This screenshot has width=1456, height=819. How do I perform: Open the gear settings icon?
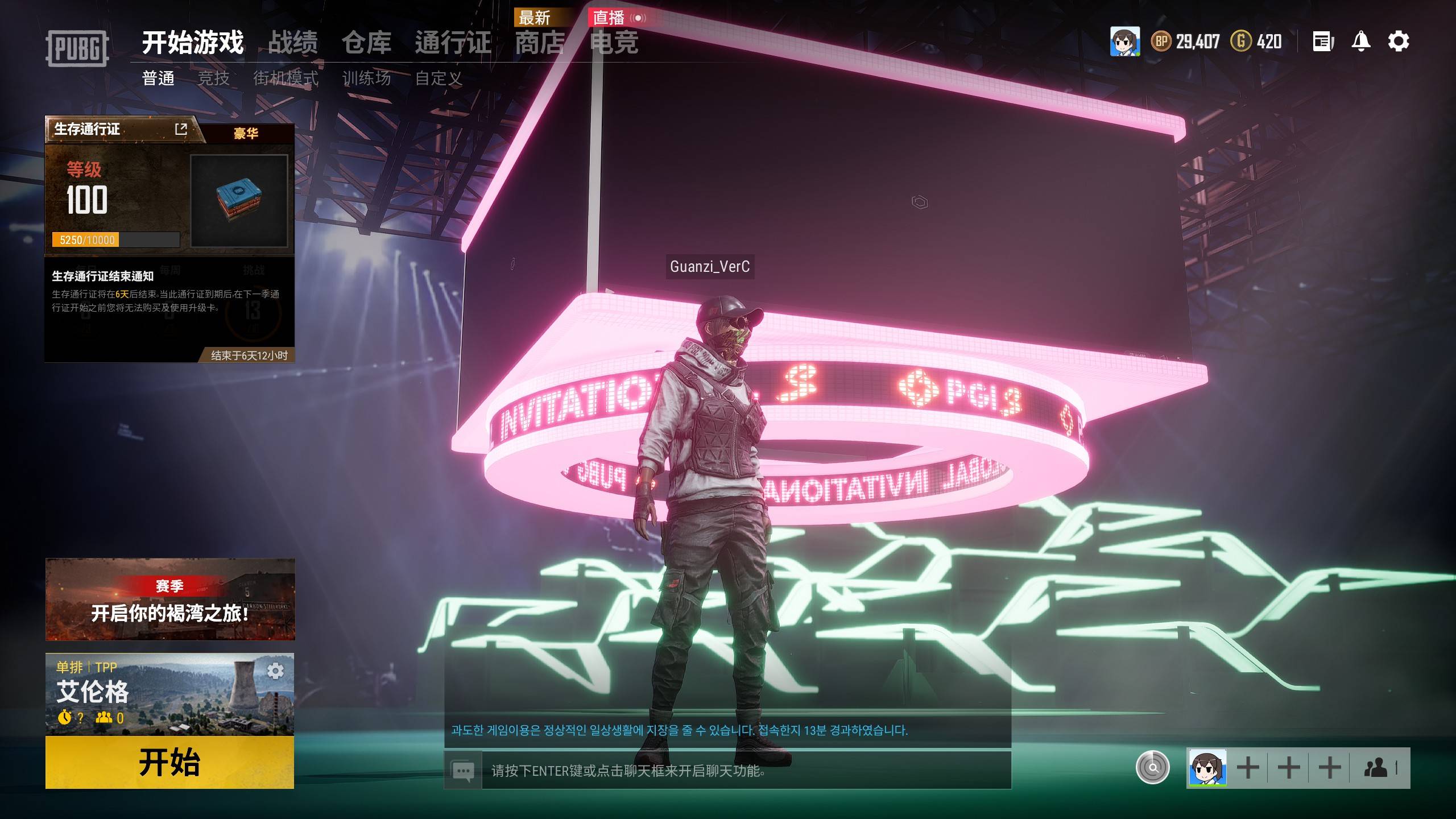coord(1399,42)
